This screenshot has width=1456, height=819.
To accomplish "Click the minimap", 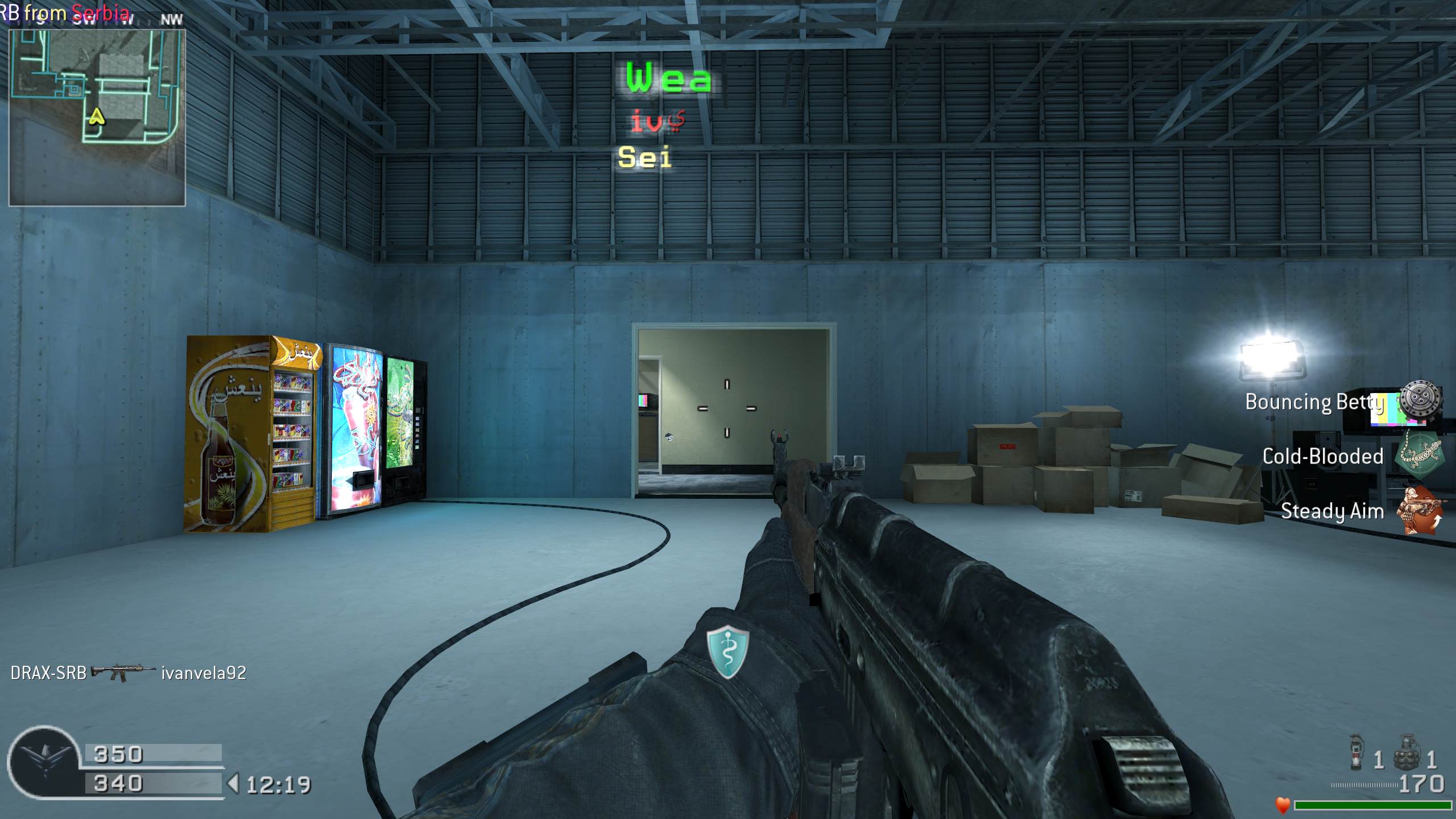I will [97, 117].
